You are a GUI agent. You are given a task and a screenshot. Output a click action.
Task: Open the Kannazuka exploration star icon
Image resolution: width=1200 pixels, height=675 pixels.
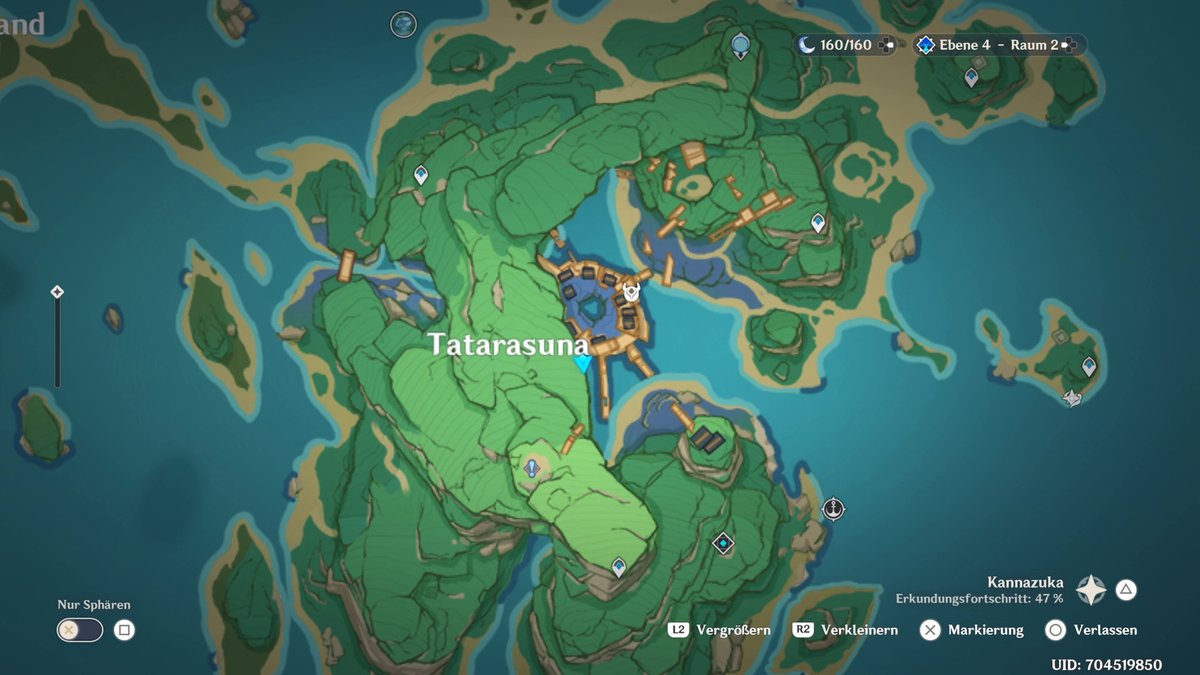[1090, 590]
